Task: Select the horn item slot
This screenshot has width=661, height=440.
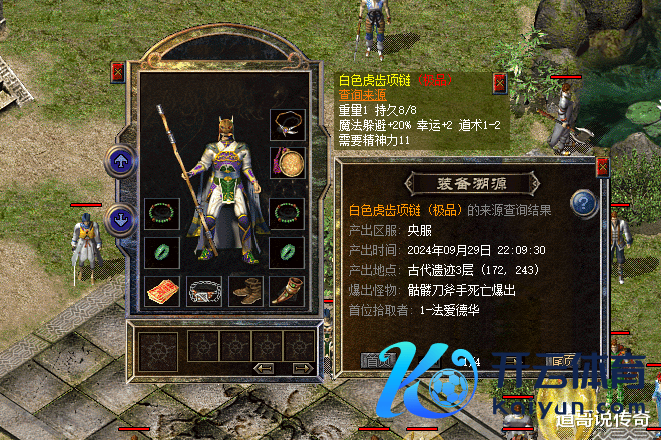Action: click(x=288, y=290)
